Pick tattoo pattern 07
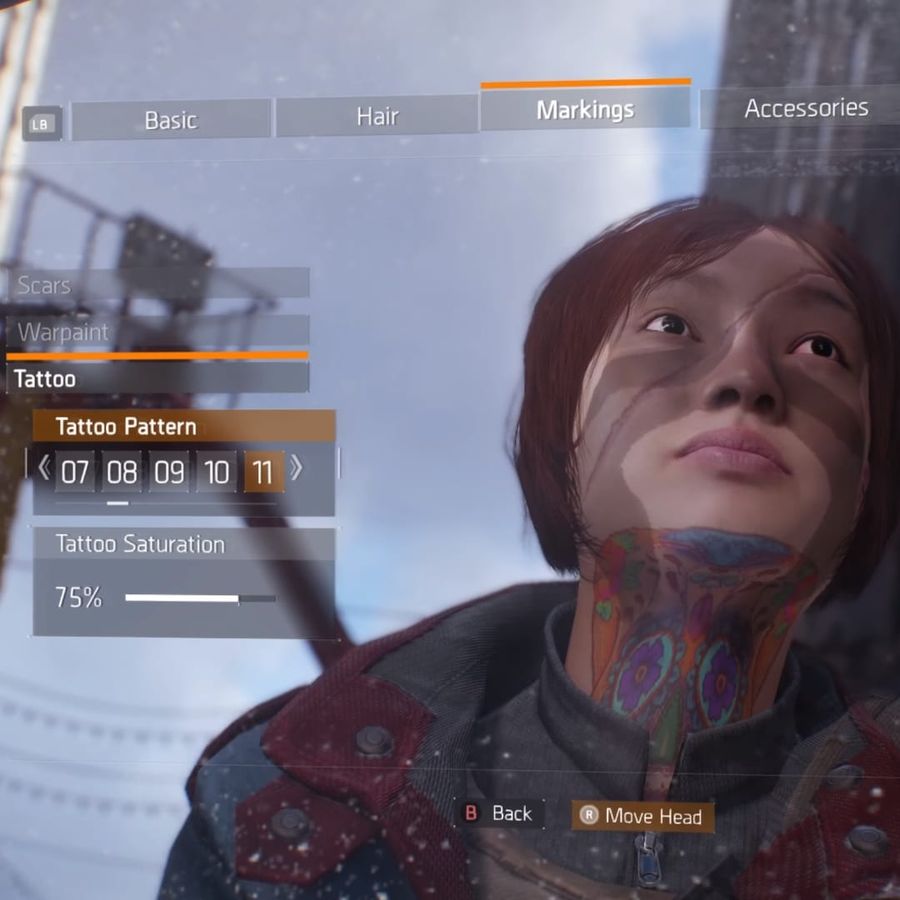The image size is (900, 900). pos(75,472)
